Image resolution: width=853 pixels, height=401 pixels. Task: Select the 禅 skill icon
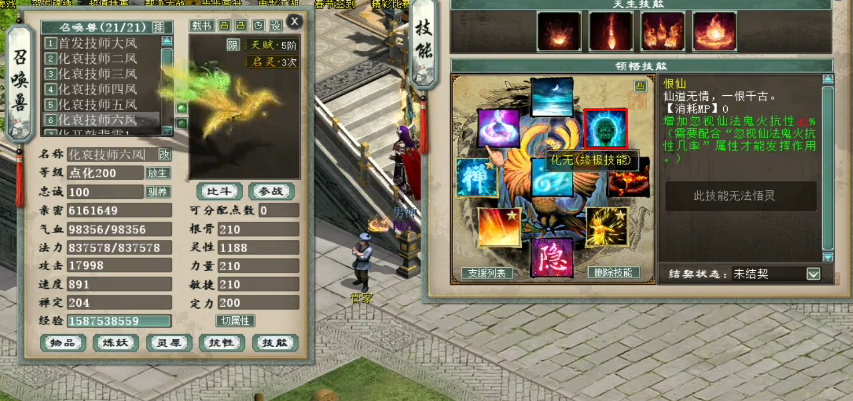pos(478,178)
